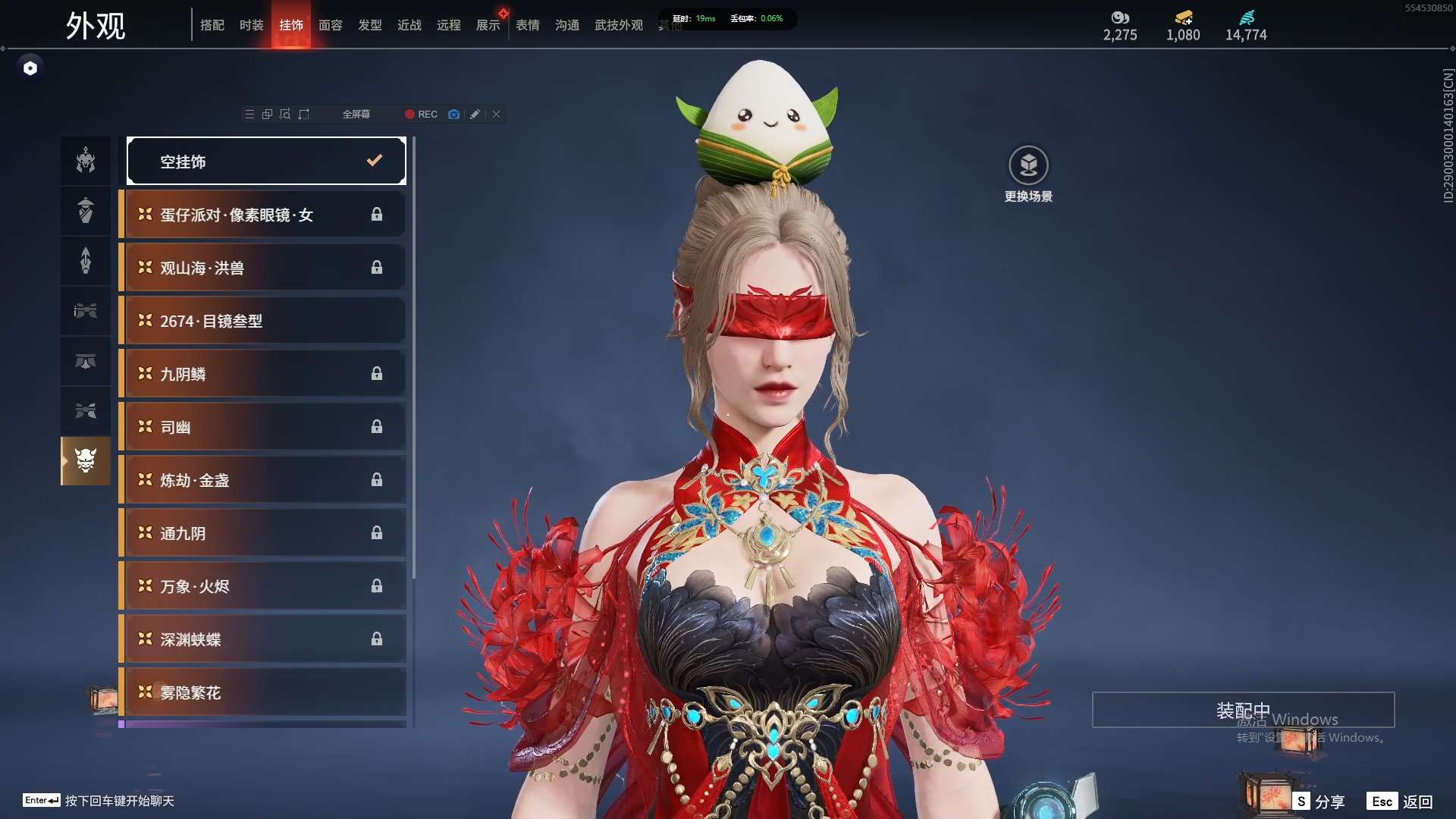Switch to the 时装 tab

coord(251,25)
